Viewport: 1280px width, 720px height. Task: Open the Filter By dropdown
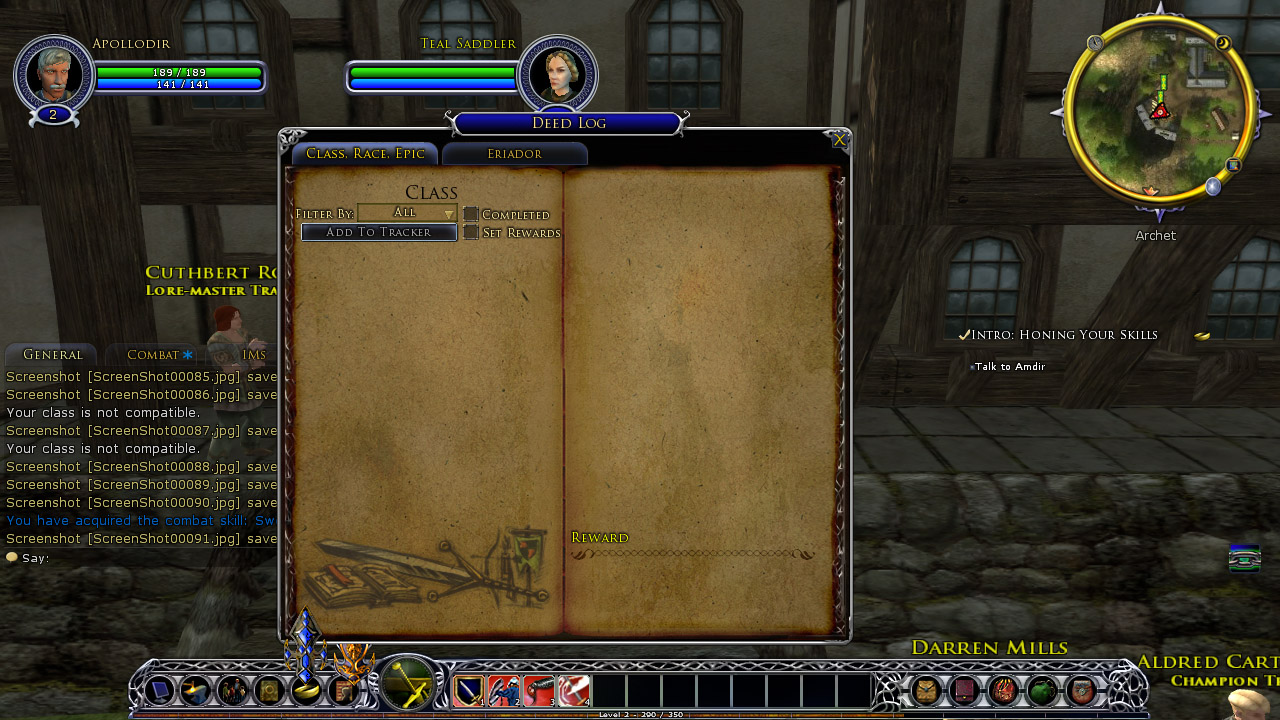tap(407, 213)
